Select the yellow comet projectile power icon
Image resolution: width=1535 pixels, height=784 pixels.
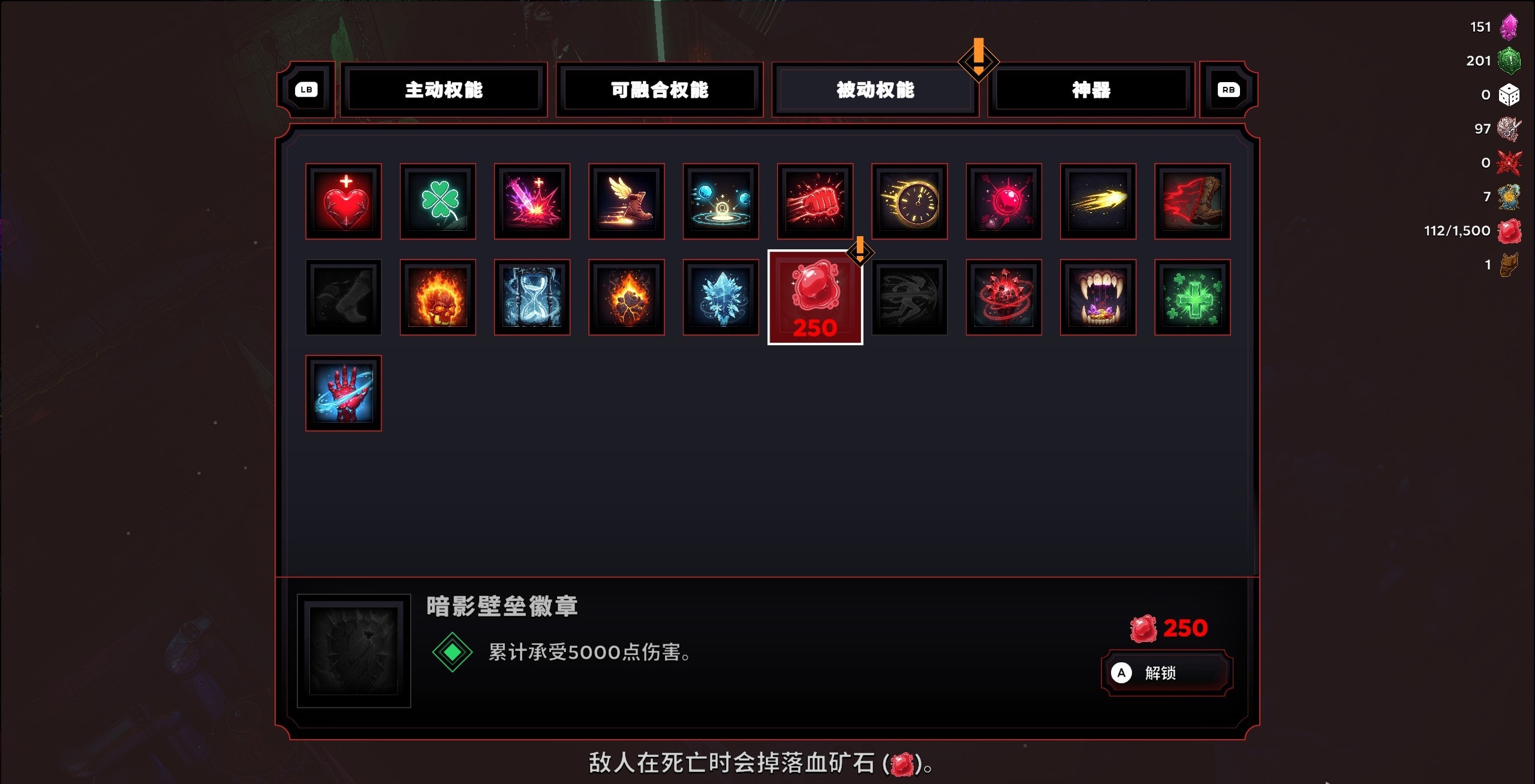click(x=1098, y=201)
